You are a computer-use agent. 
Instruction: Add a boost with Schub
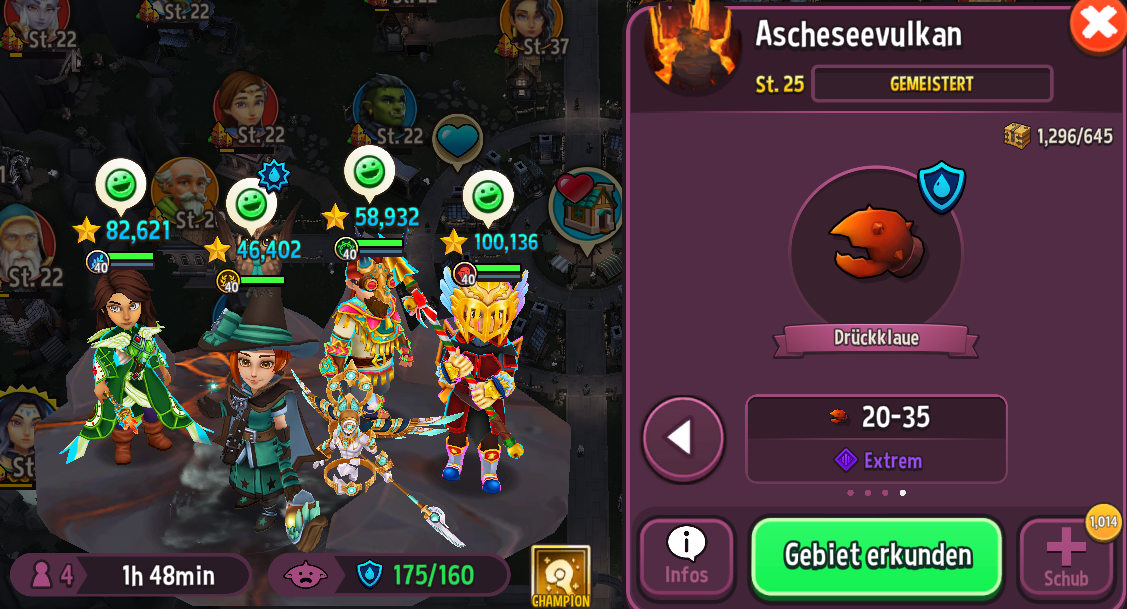coord(1065,557)
